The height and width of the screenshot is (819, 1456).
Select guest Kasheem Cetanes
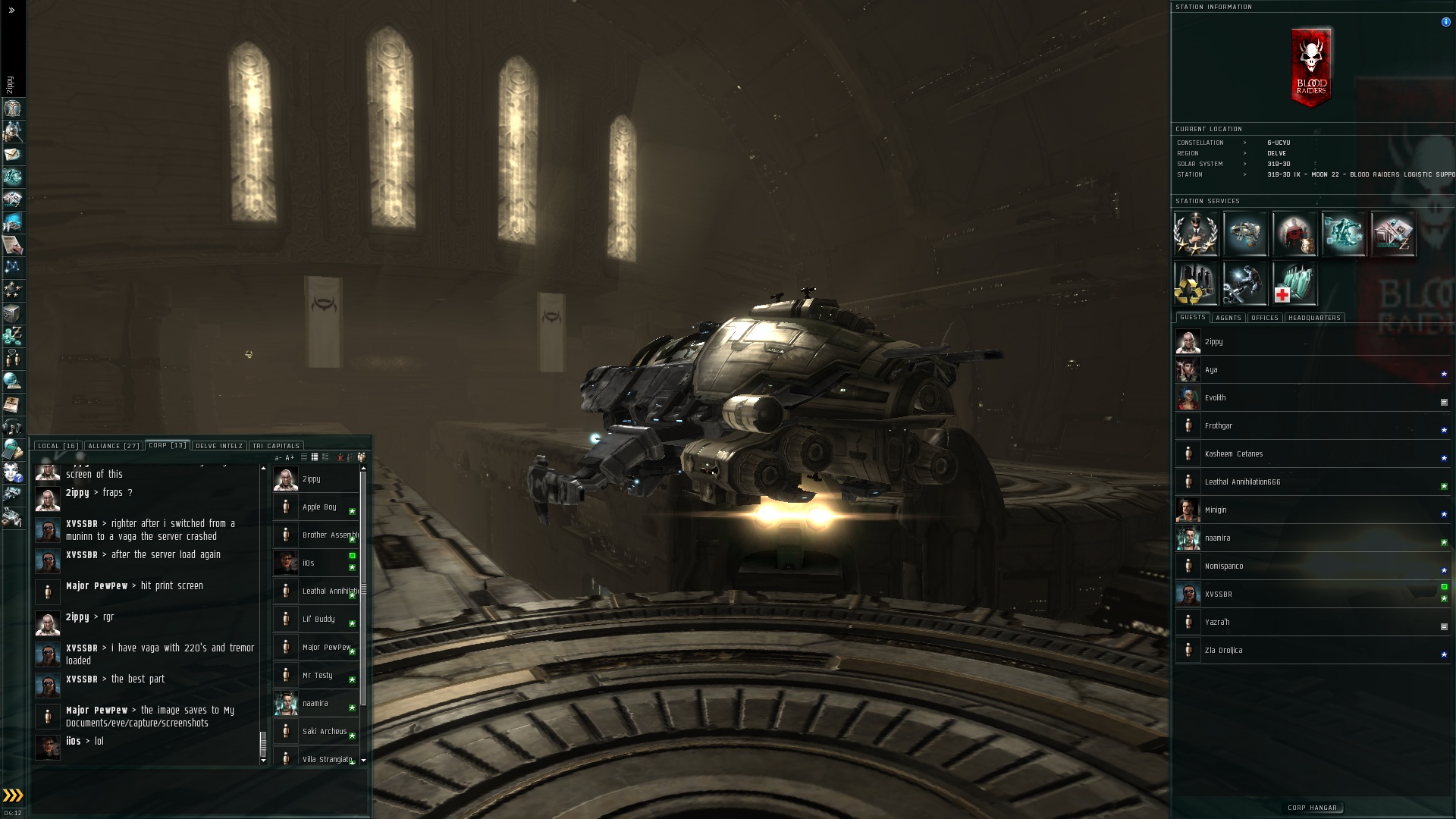[x=1233, y=454]
